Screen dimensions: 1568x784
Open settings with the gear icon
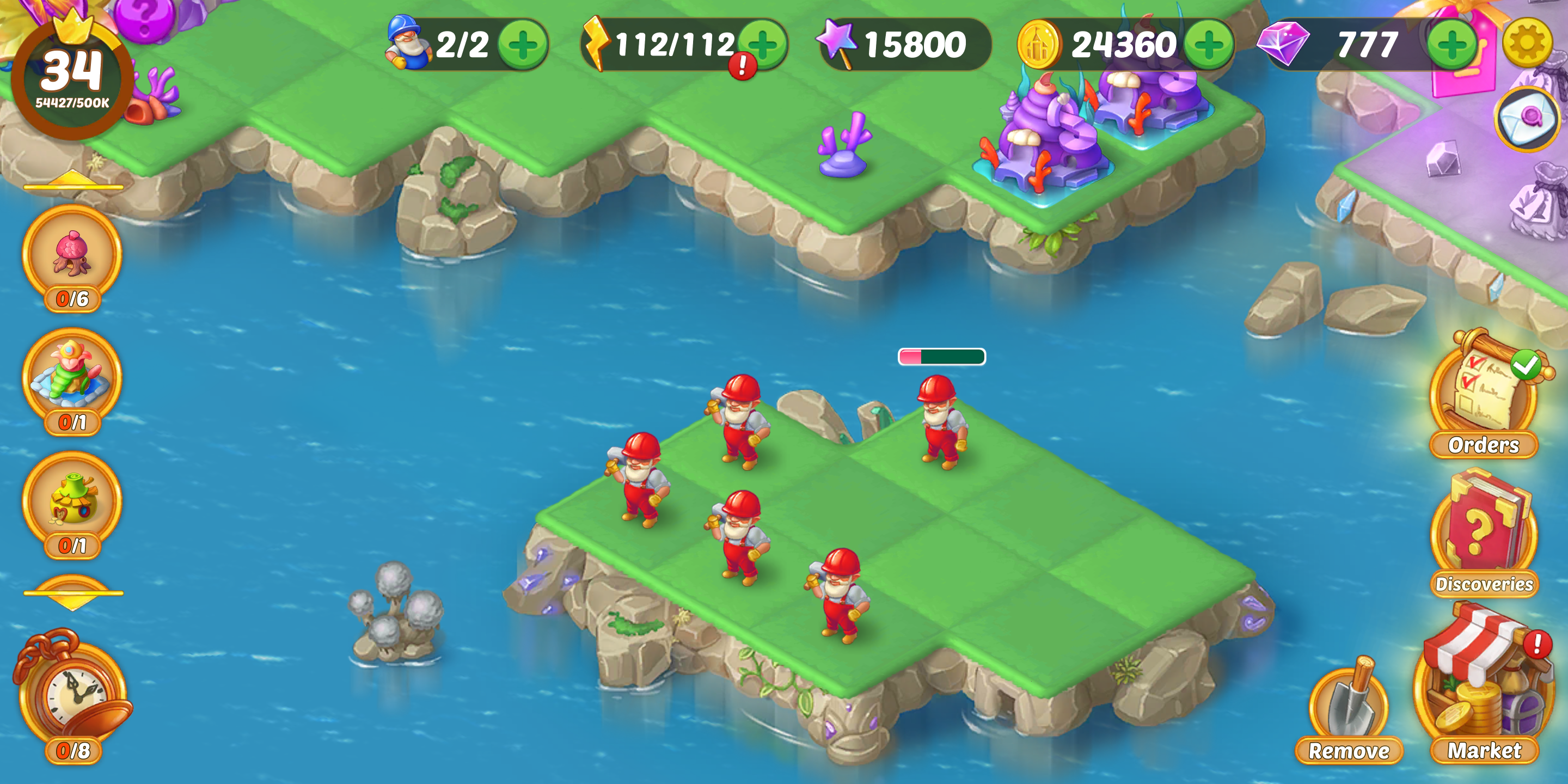click(x=1527, y=42)
